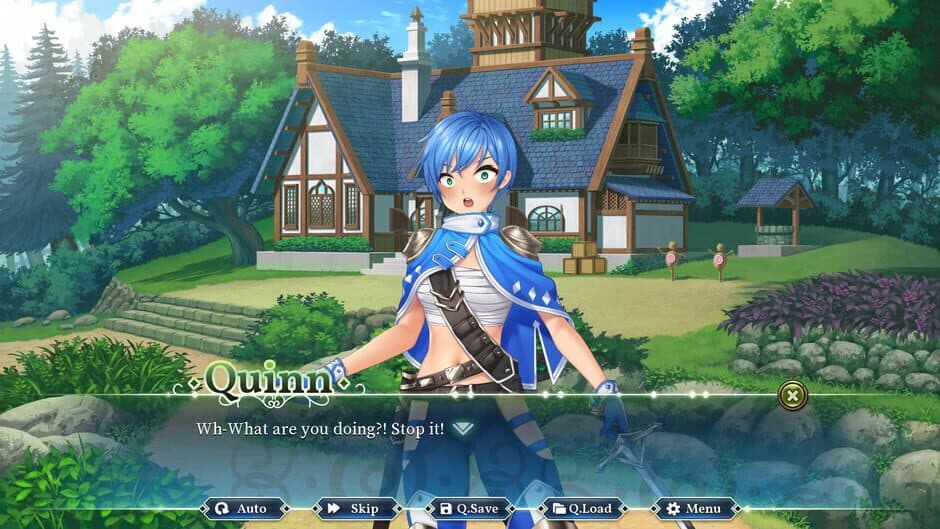Load the quick save via Q.Load
Image resolution: width=940 pixels, height=529 pixels.
[x=583, y=508]
